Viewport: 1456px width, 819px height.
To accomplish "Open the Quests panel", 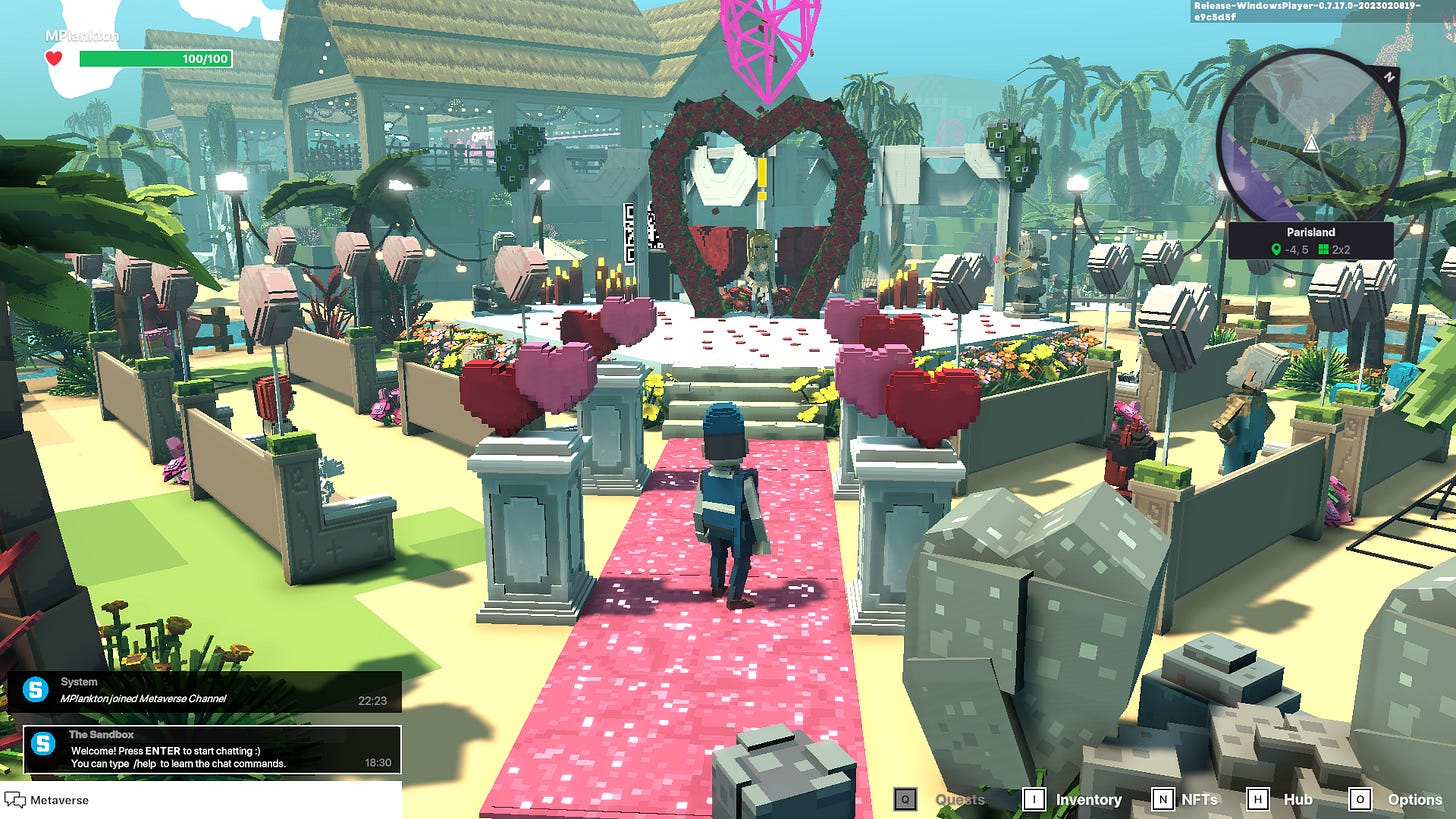I will 958,799.
